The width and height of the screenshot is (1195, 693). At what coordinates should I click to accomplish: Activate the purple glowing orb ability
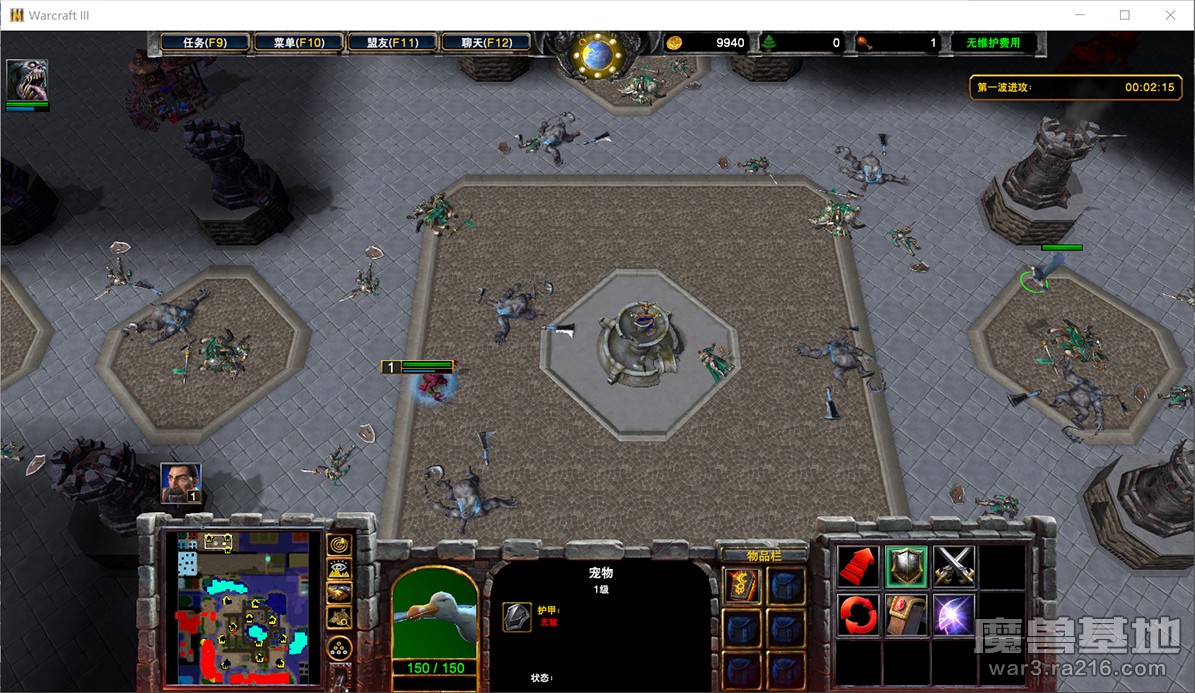(954, 615)
